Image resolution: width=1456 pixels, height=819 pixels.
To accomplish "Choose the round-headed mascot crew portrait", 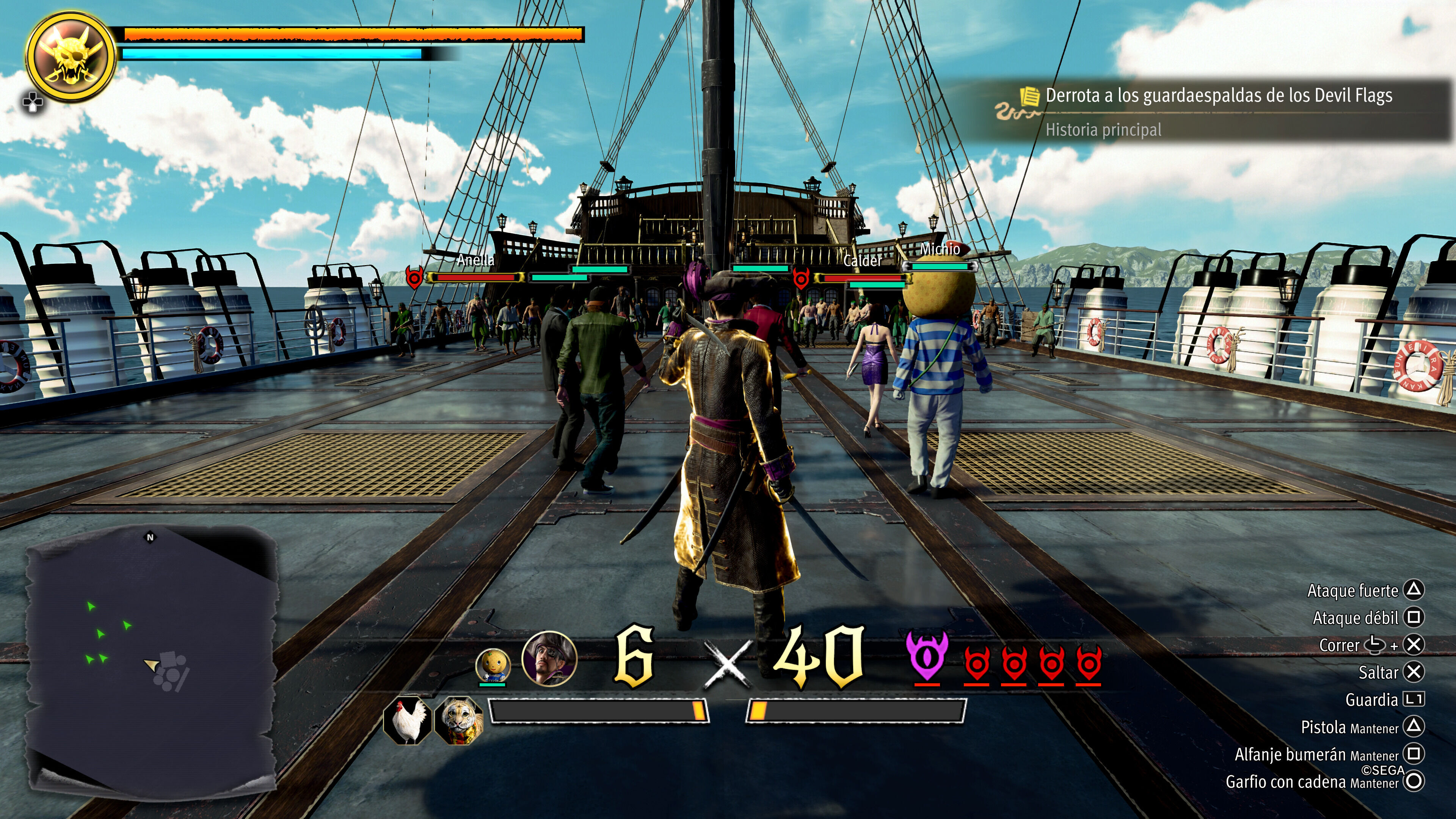I will click(x=493, y=666).
